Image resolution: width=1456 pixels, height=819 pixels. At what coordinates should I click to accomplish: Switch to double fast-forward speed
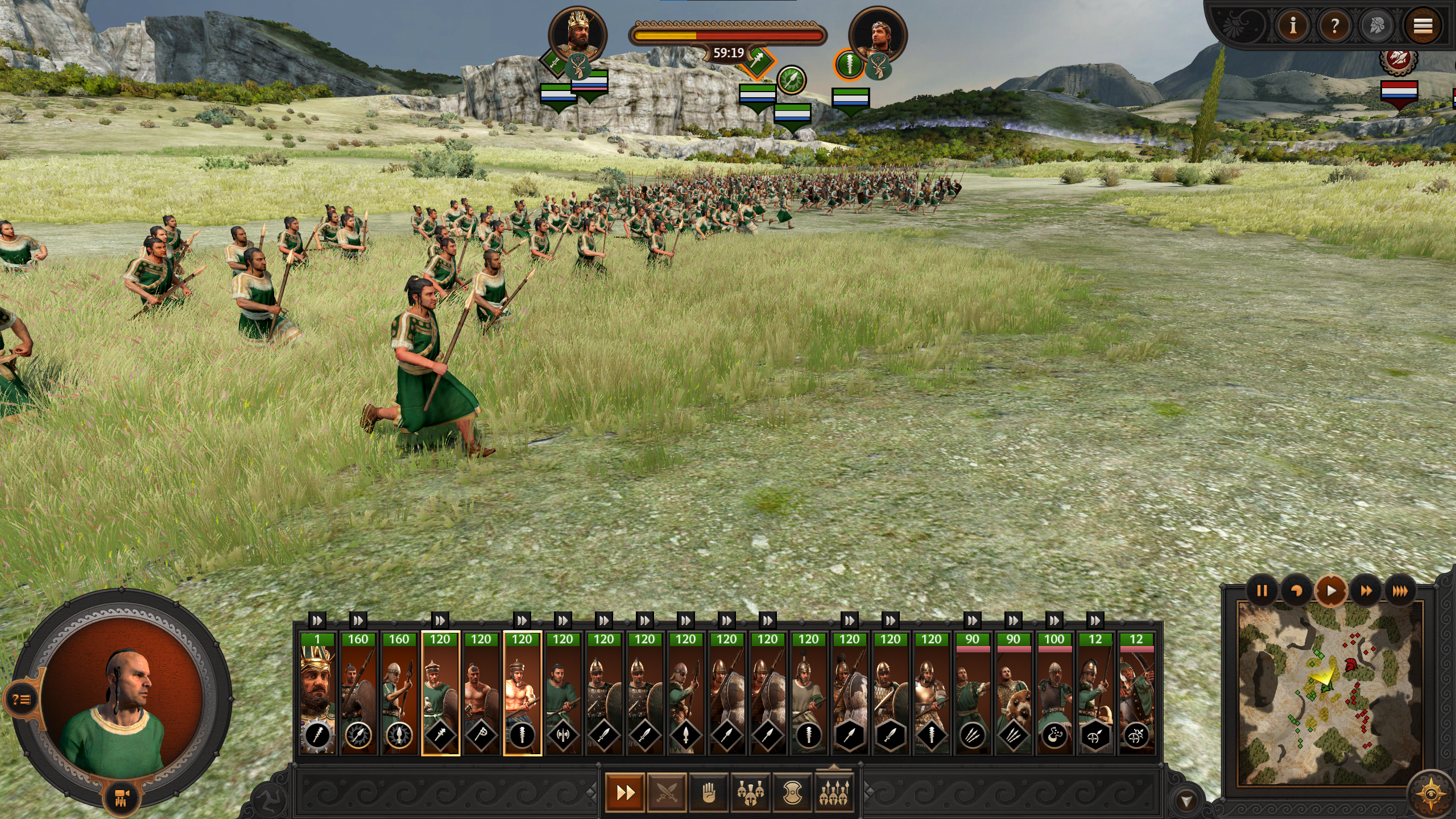tap(1366, 591)
